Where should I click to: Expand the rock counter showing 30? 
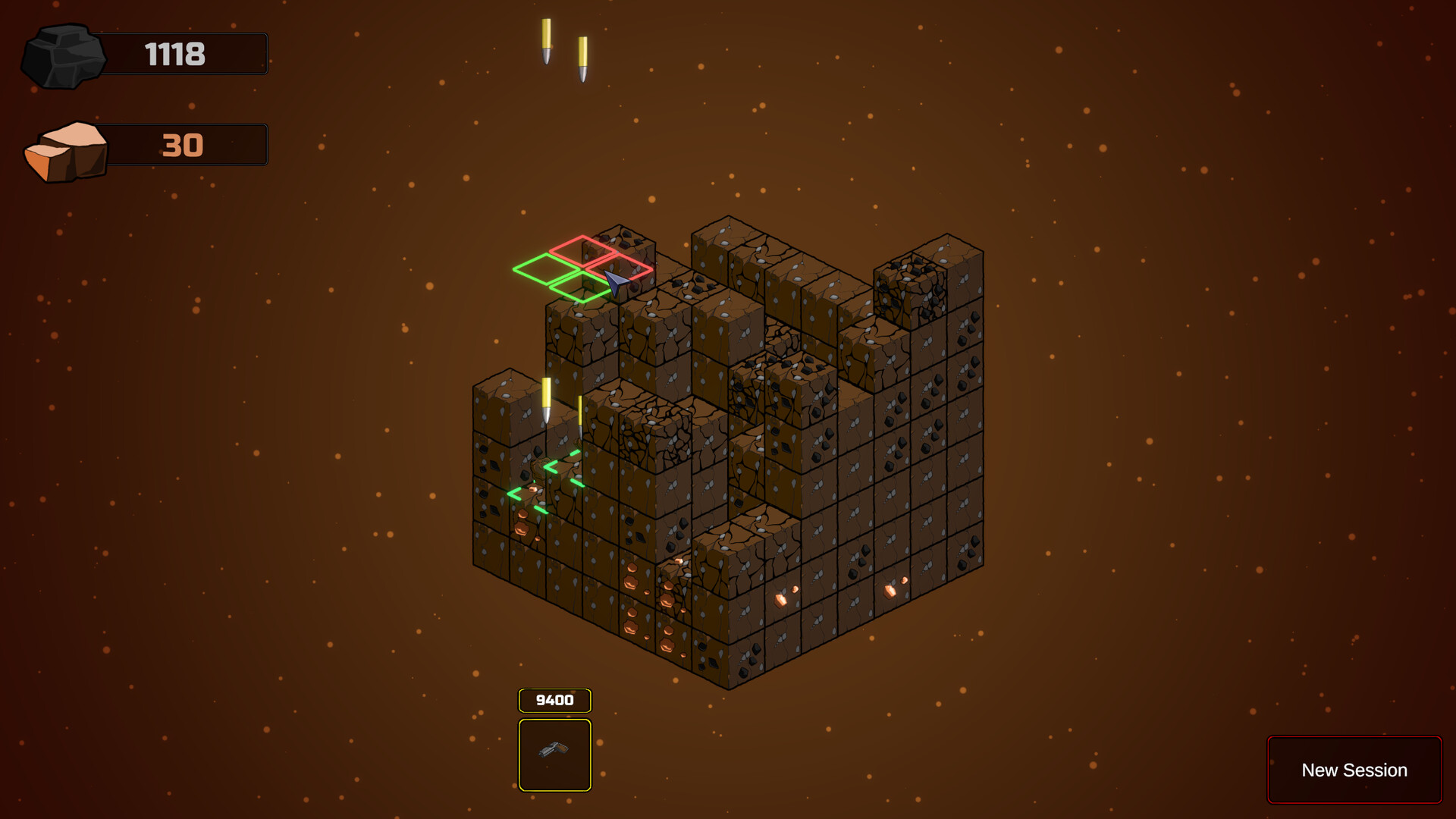tap(182, 145)
